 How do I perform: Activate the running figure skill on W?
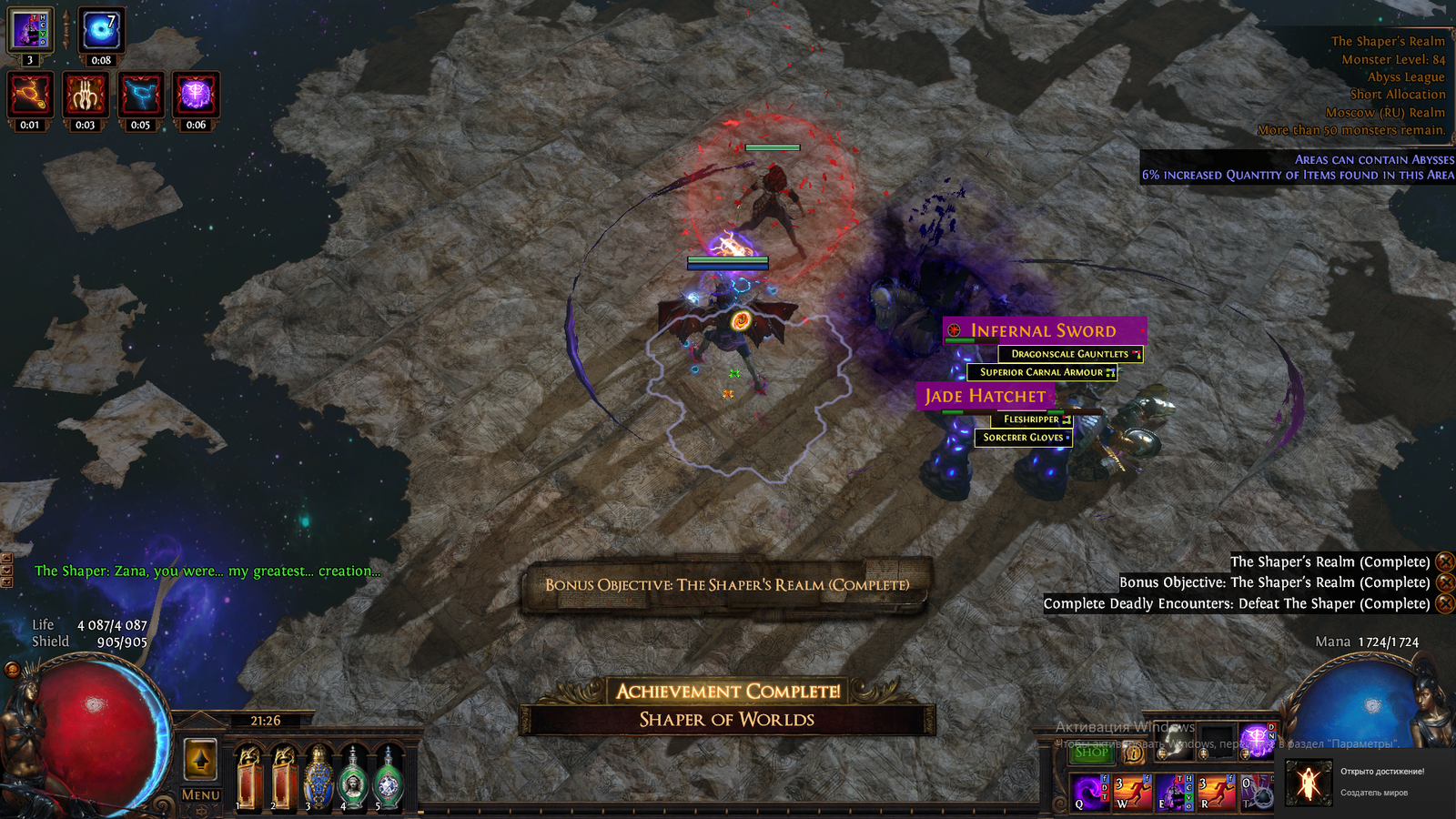1131,792
